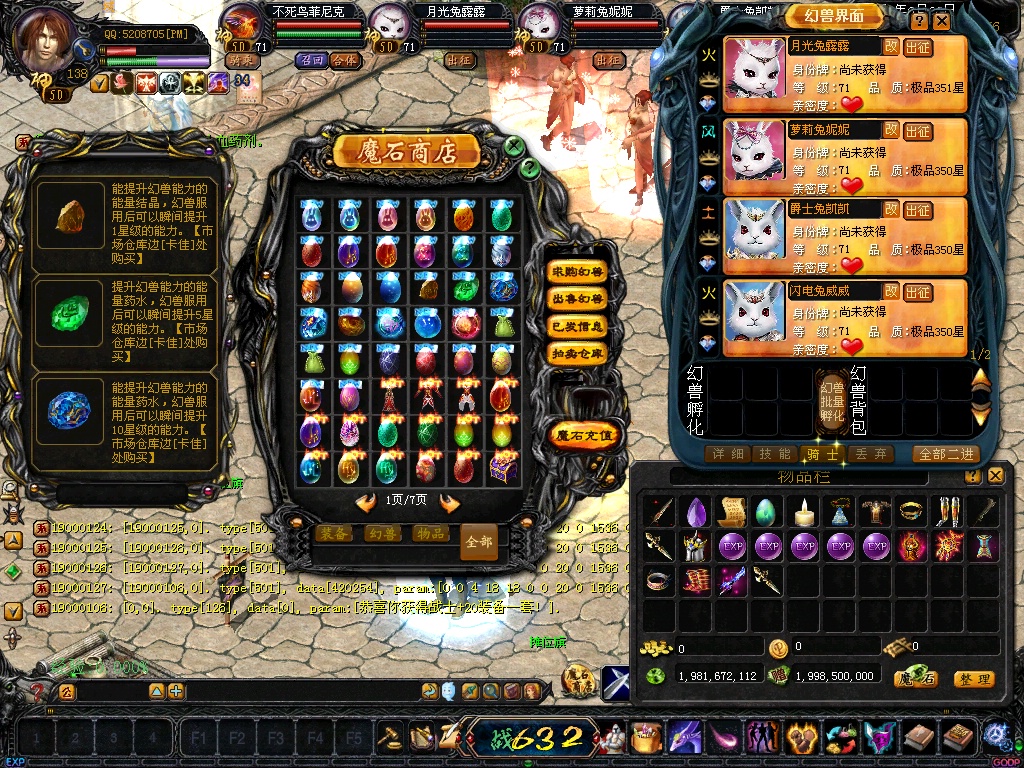Open 拍卖仓库 auction warehouse
1024x768 pixels.
click(x=578, y=353)
